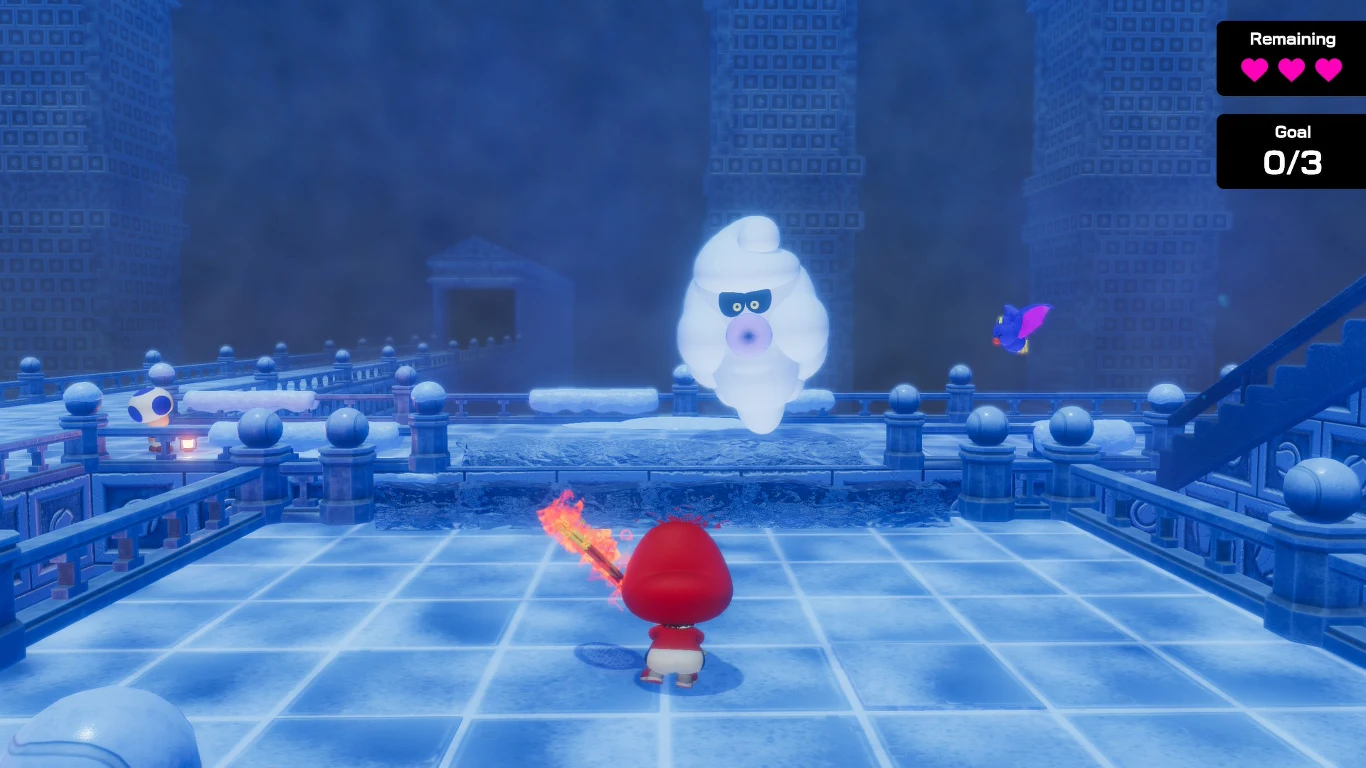
Task: Click the middle pink heart icon
Action: point(1291,71)
